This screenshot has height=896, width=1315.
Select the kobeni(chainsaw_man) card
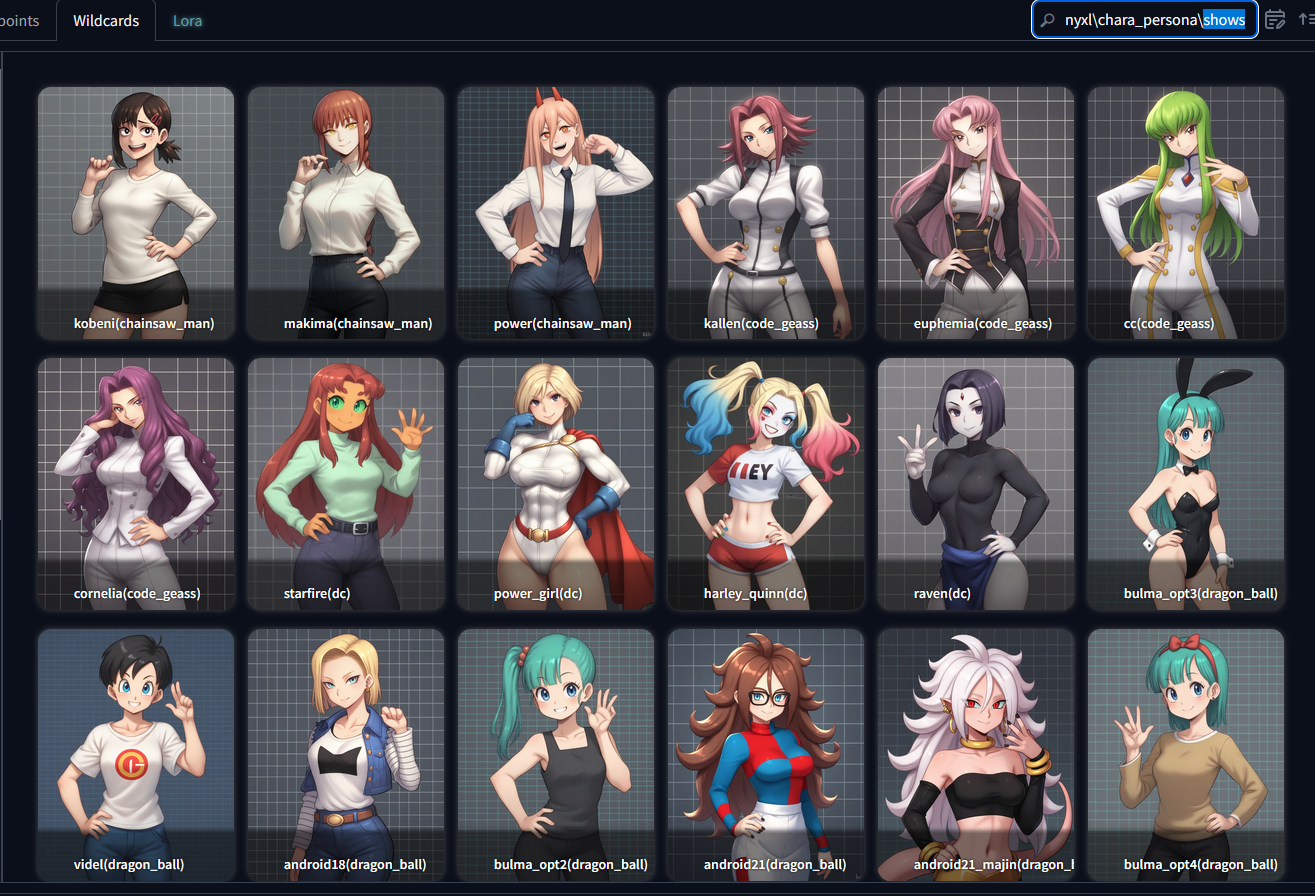click(x=136, y=212)
